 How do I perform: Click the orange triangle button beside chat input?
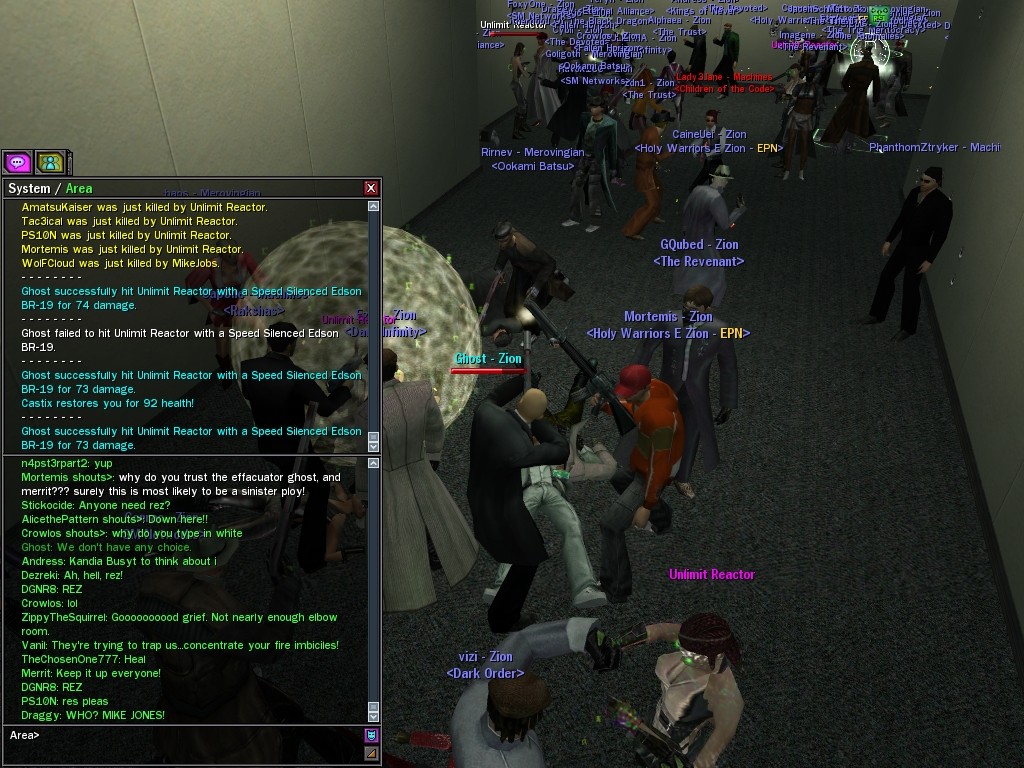click(372, 753)
